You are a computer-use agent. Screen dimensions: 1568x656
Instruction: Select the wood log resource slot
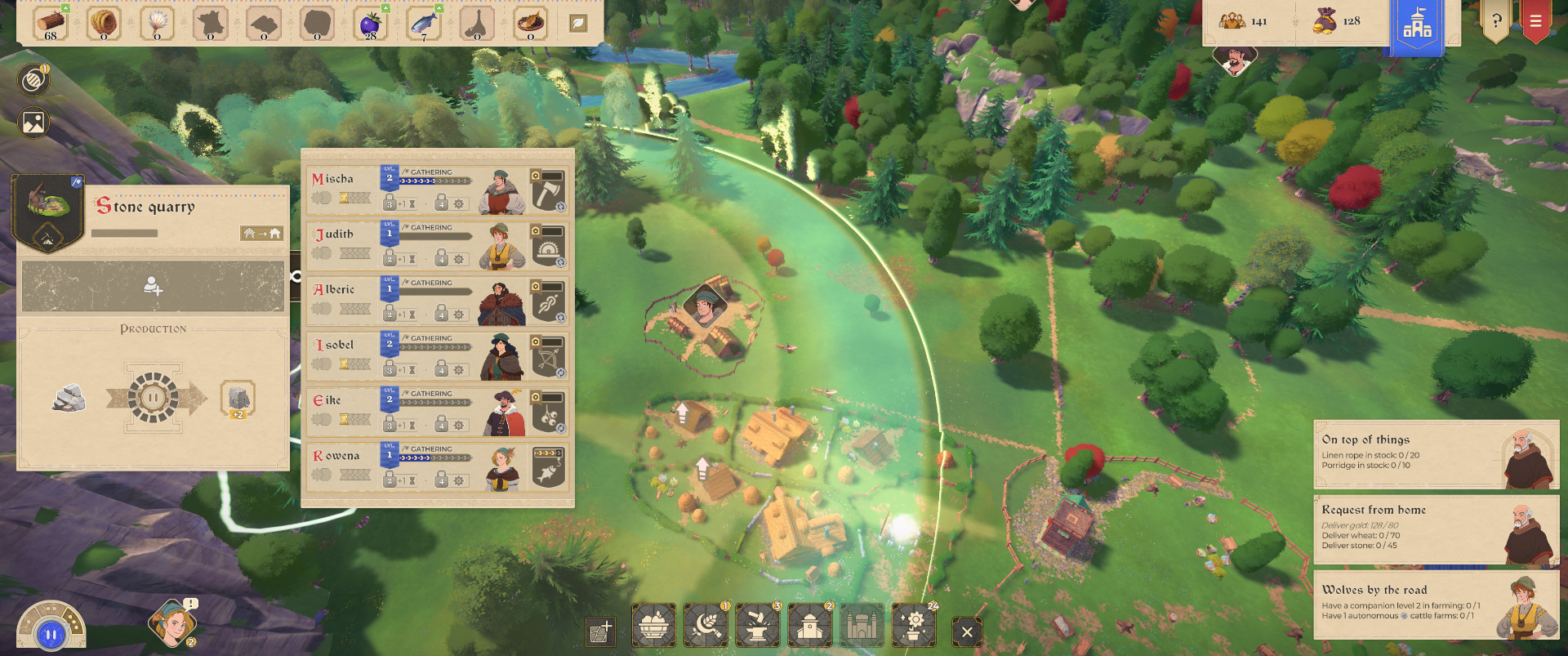[x=51, y=23]
